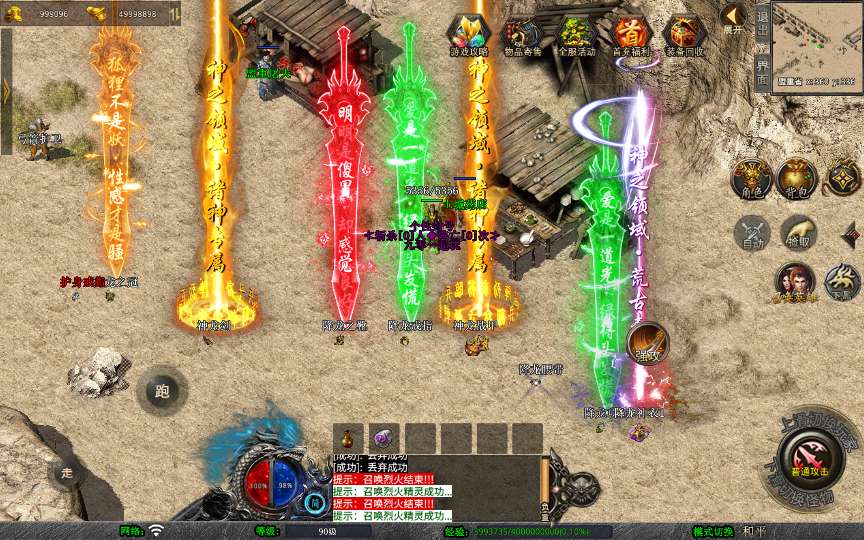
Task: Click the 展开 expand arrow button
Action: pos(733,18)
